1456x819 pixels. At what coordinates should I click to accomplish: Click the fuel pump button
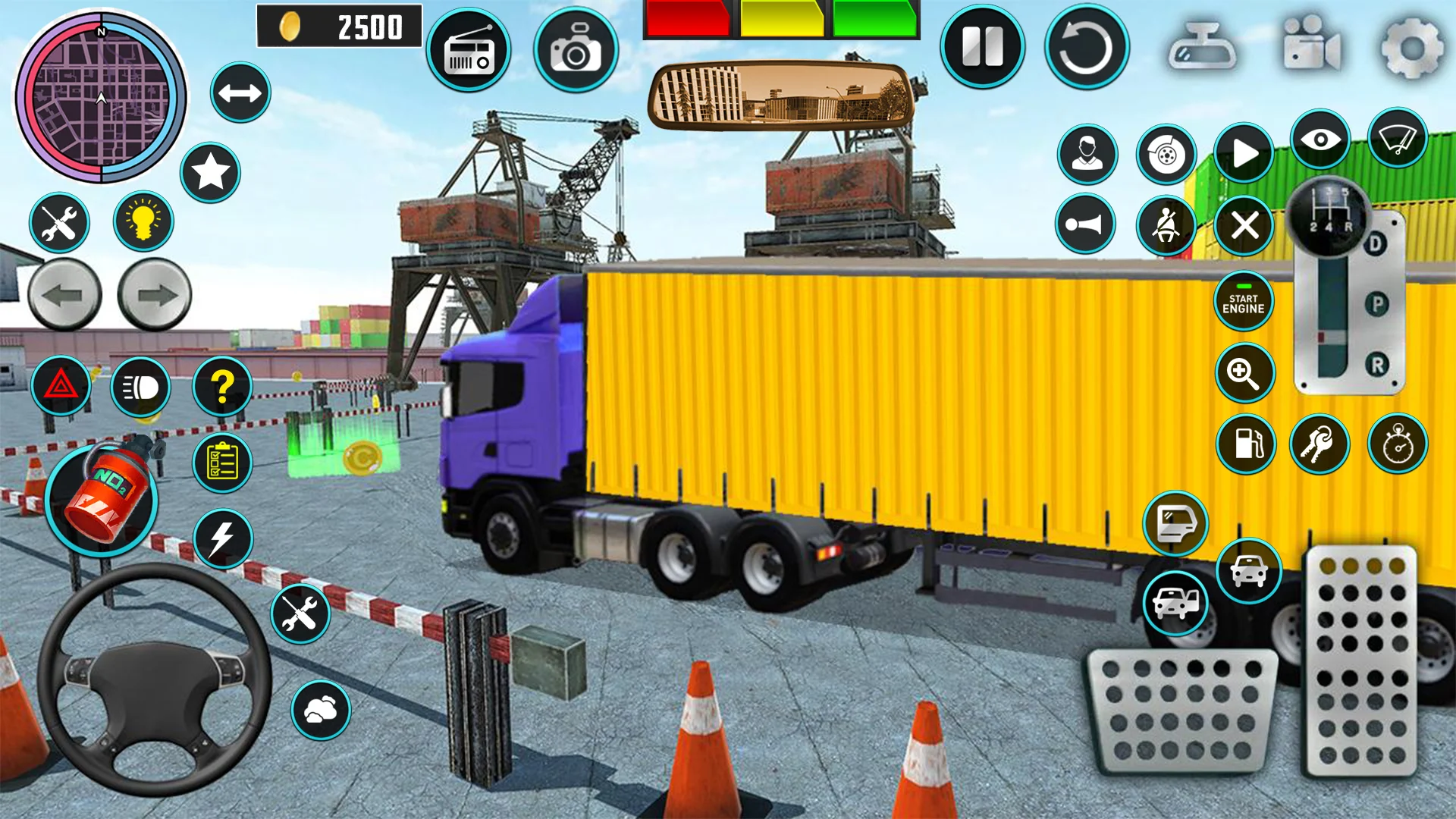click(x=1245, y=444)
